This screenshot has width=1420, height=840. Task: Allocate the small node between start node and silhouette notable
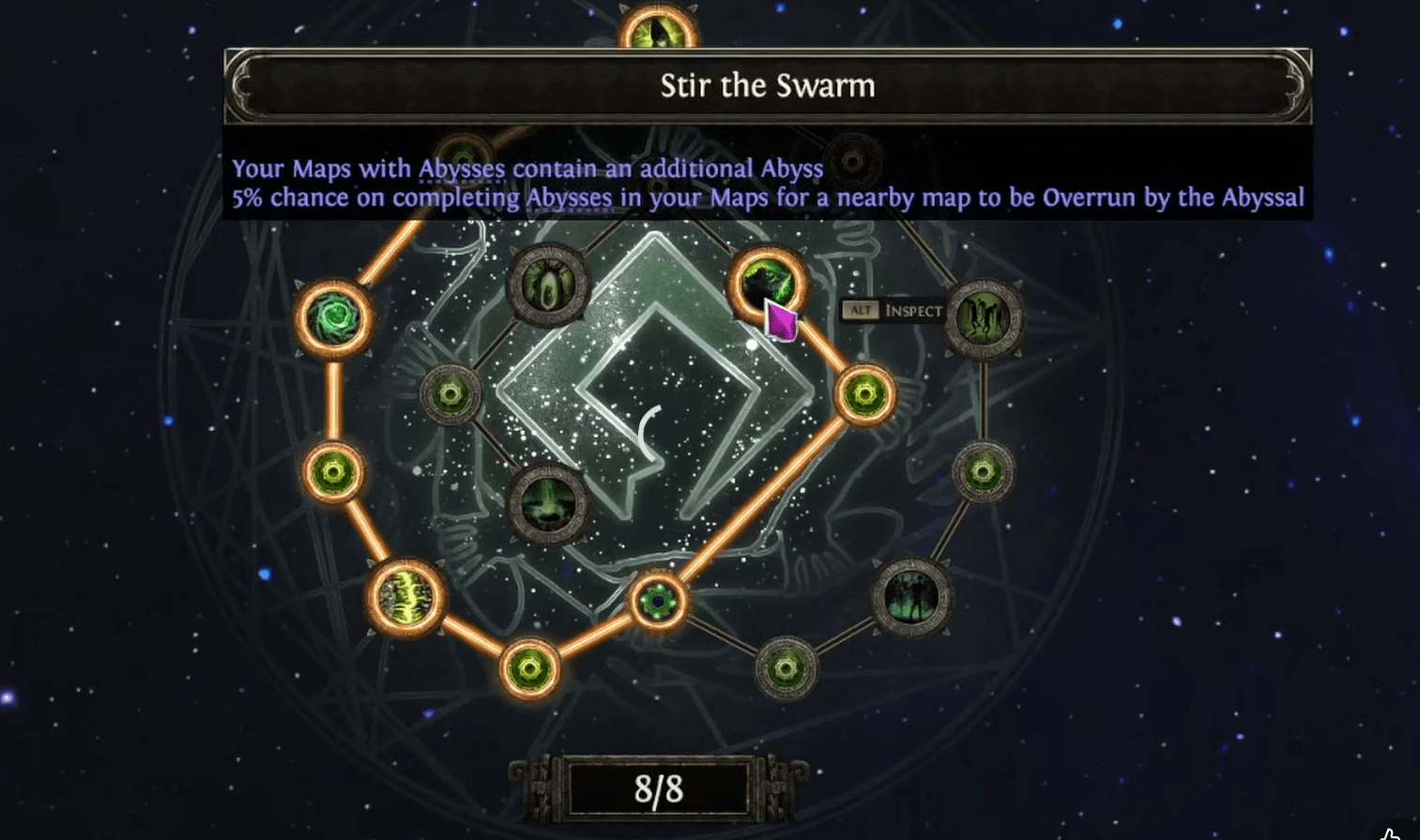786,668
